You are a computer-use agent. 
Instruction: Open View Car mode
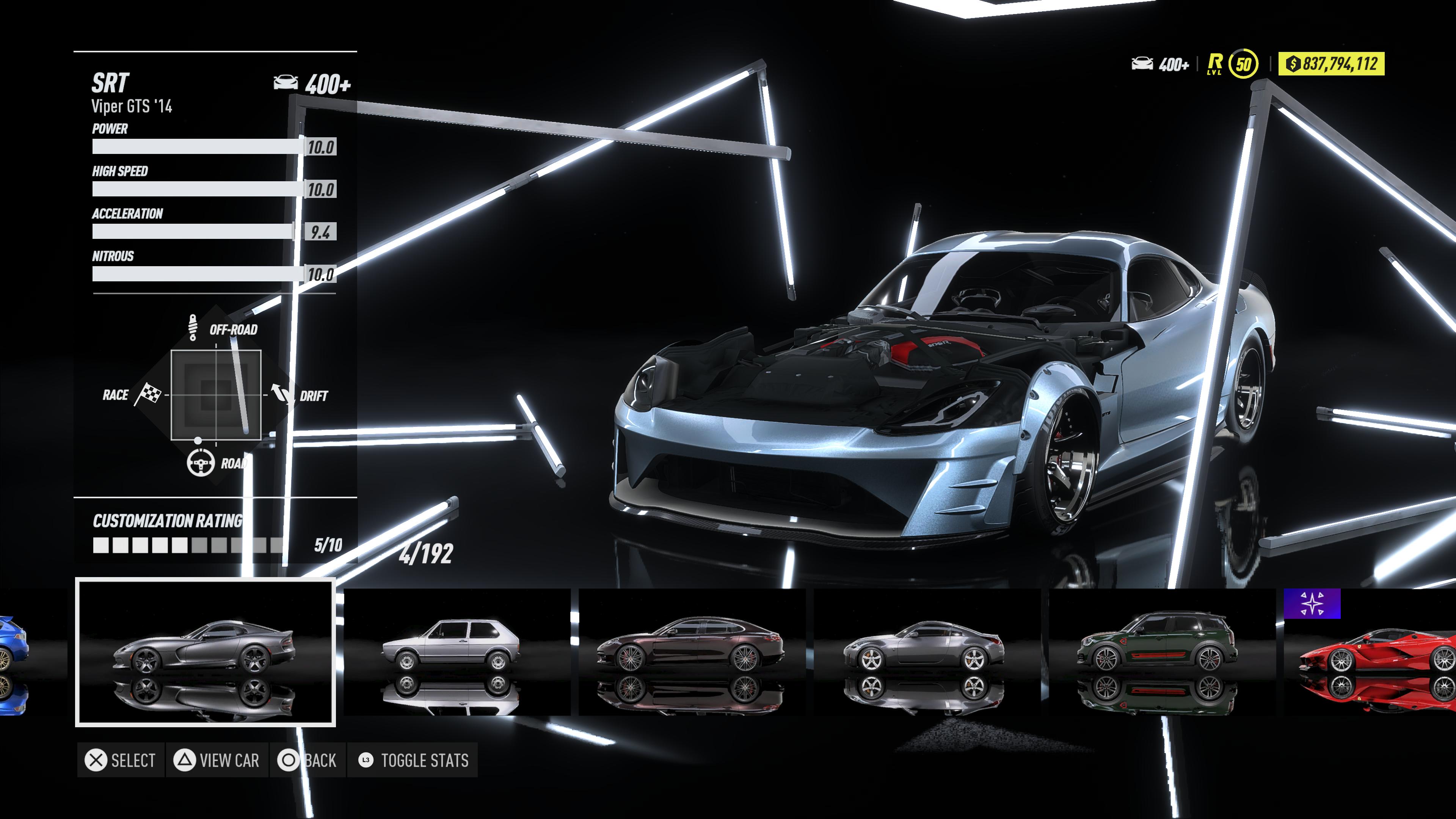click(217, 760)
